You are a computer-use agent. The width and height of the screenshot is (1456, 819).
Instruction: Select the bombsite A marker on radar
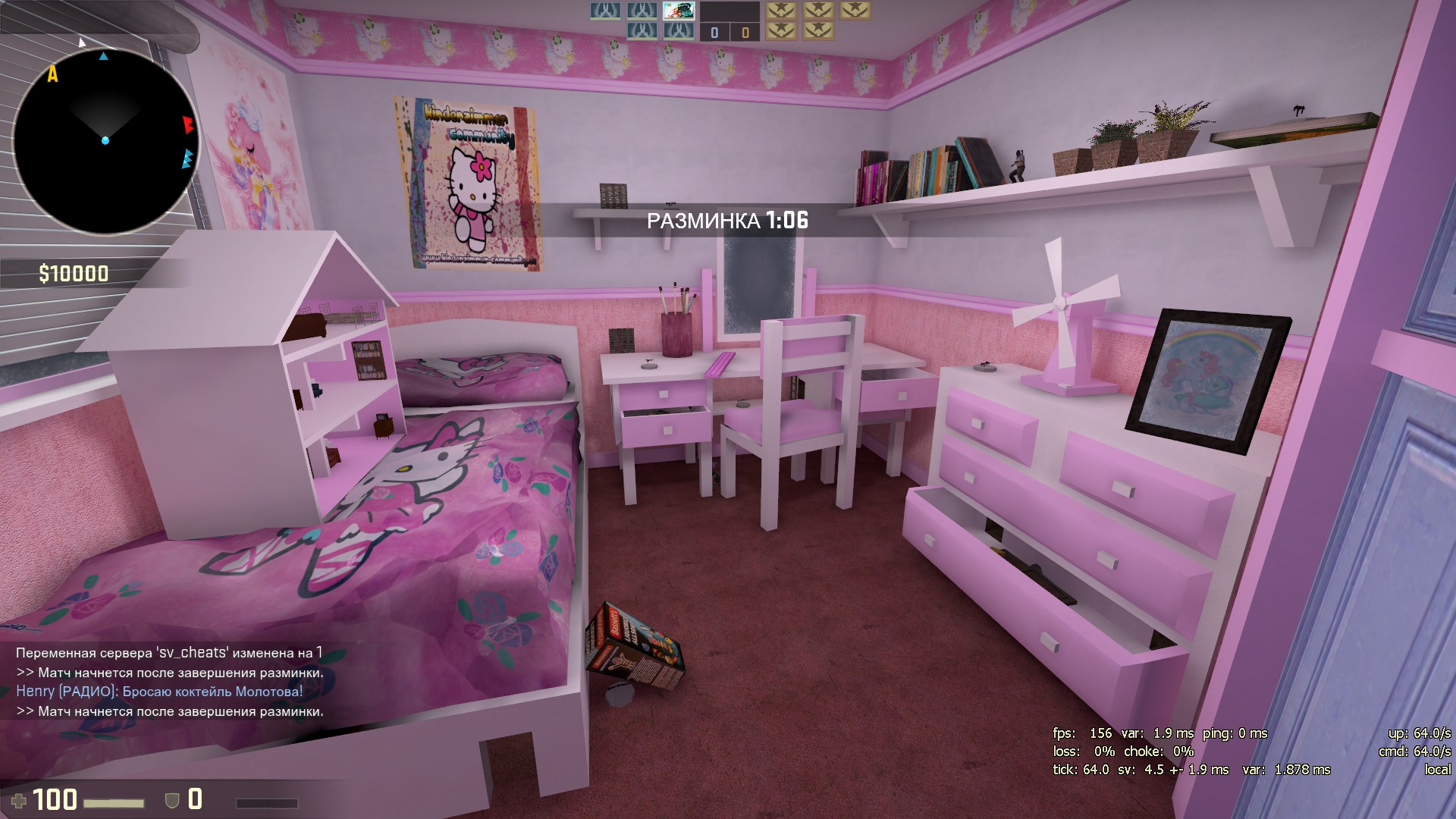click(x=52, y=74)
